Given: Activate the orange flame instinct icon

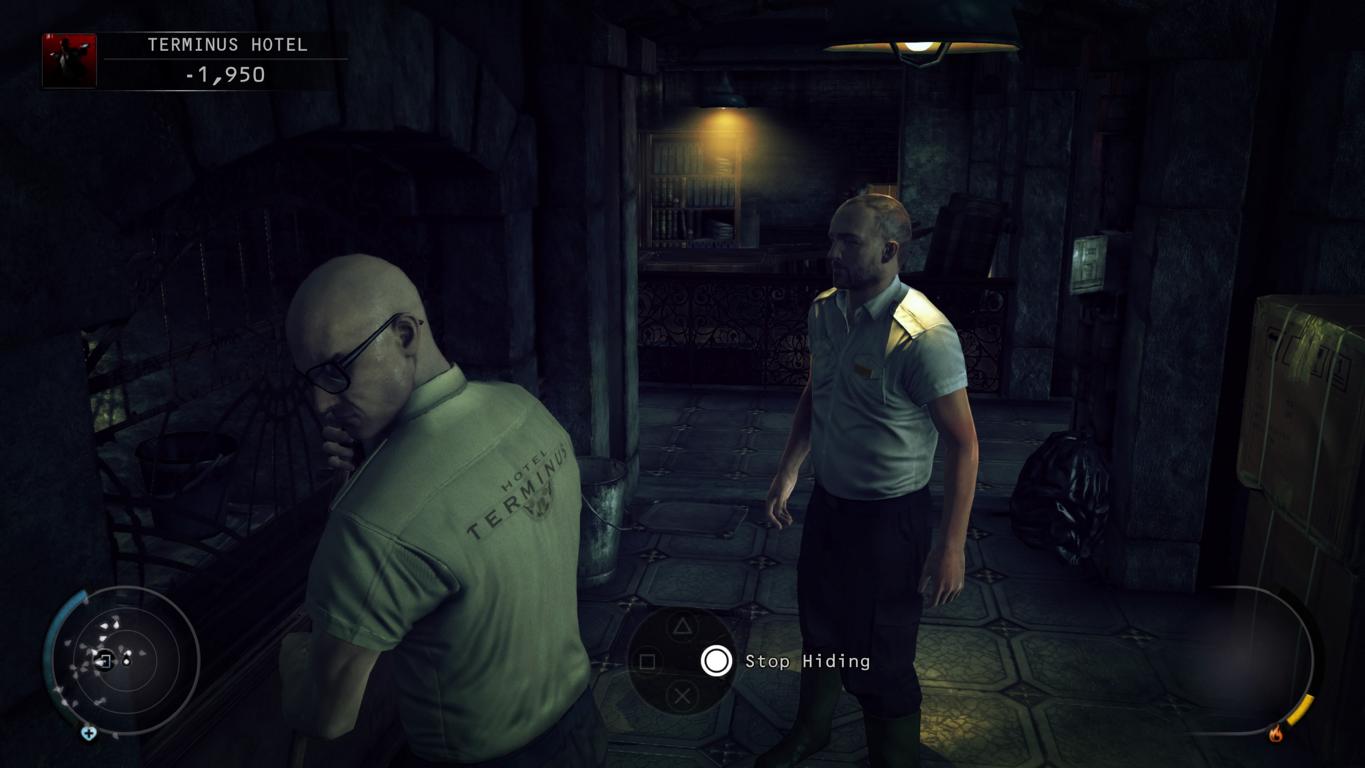Looking at the screenshot, I should 1276,734.
